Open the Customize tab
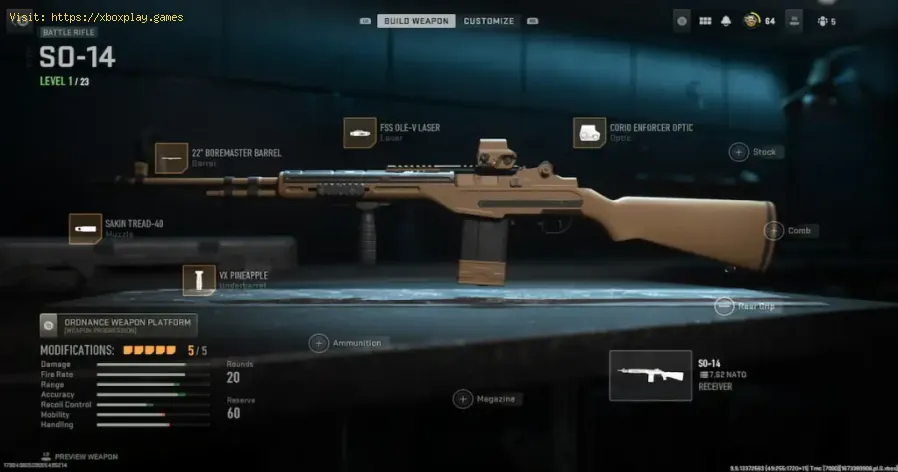The width and height of the screenshot is (898, 472). [x=489, y=21]
